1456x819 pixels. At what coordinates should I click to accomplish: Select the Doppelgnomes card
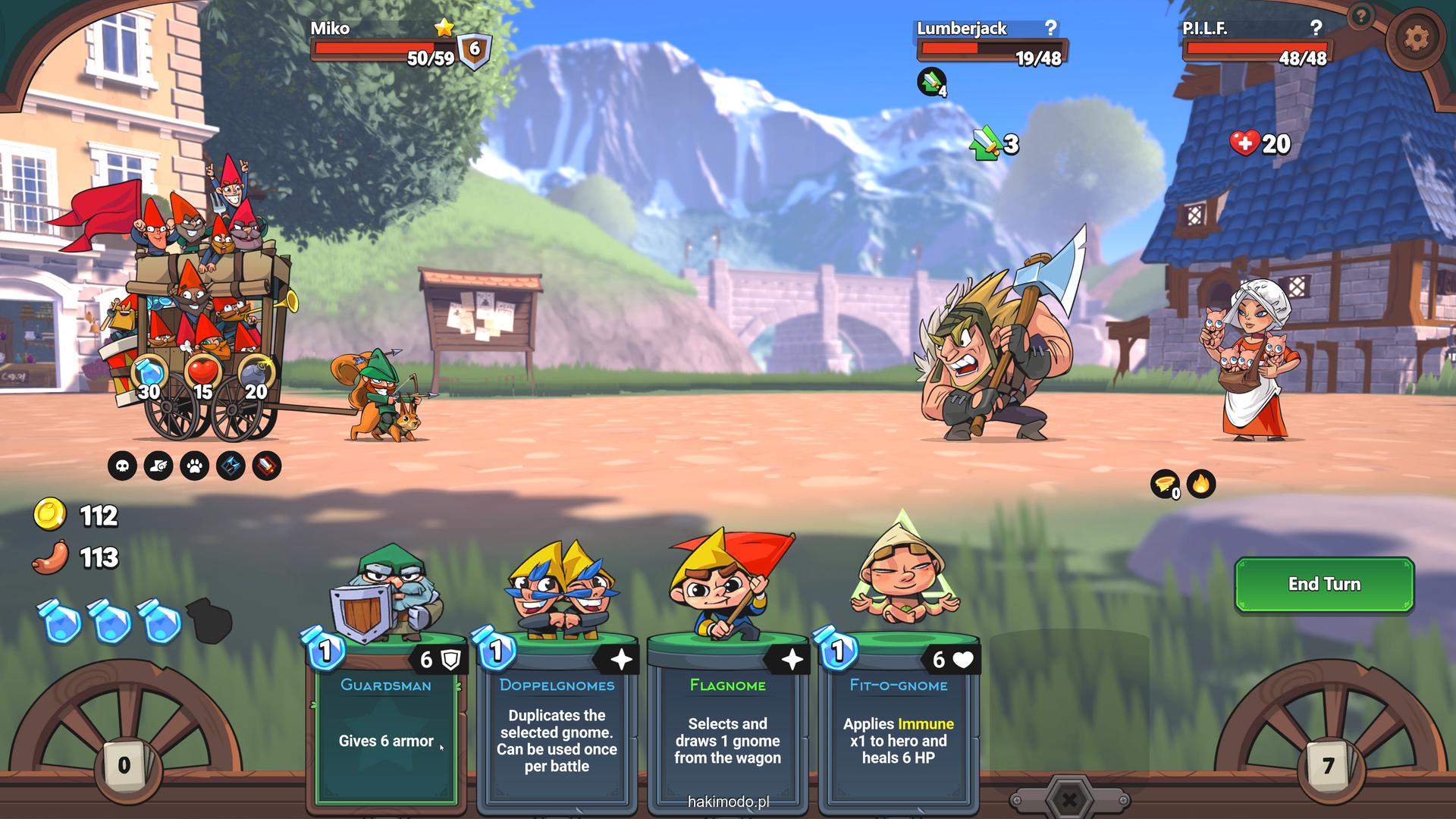pos(557,720)
